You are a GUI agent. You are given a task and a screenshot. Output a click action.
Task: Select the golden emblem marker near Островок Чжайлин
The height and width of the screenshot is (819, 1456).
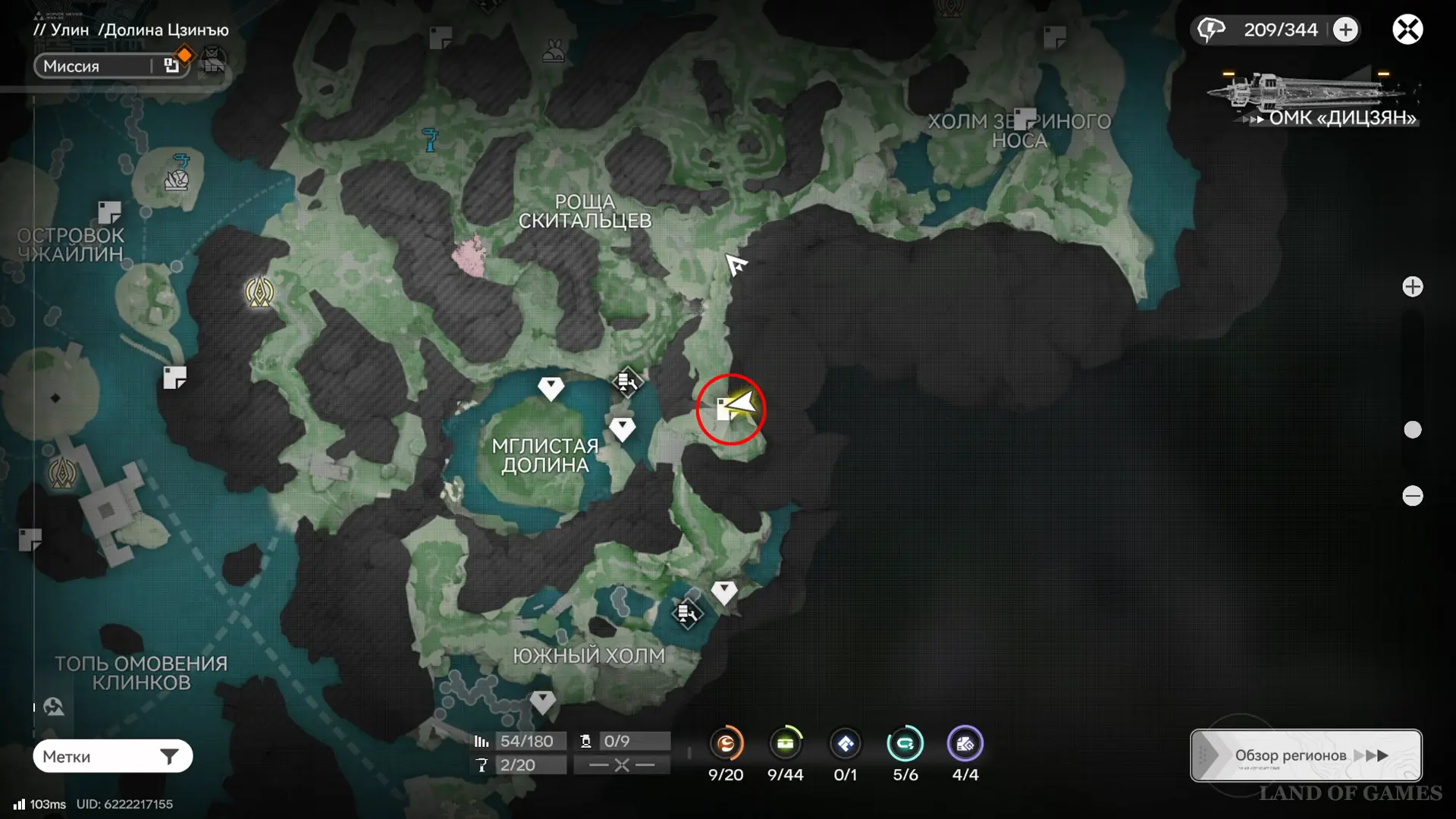coord(259,292)
